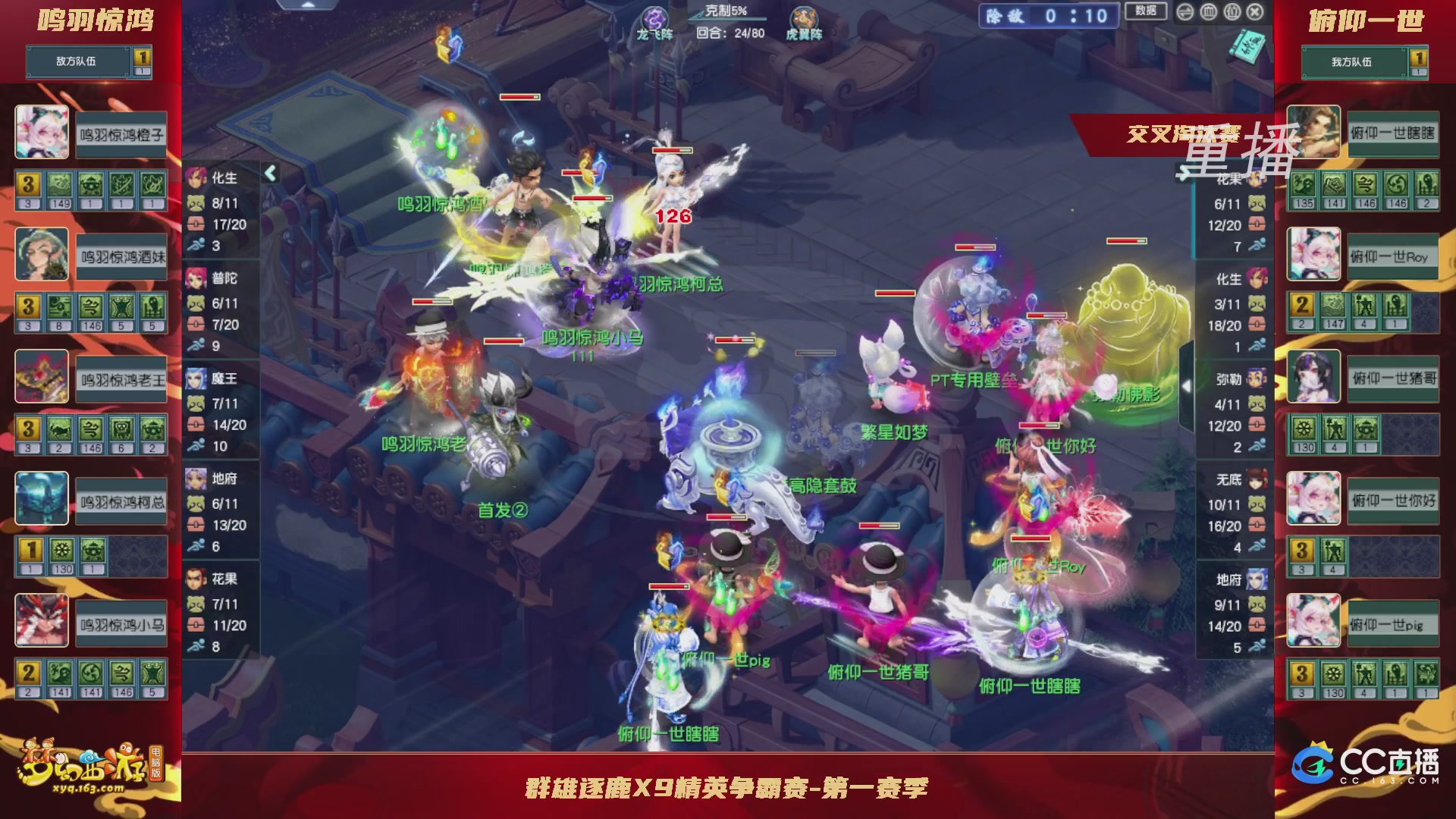Click 化生's character icon in the left stats panel
This screenshot has height=819, width=1456.
tap(196, 179)
